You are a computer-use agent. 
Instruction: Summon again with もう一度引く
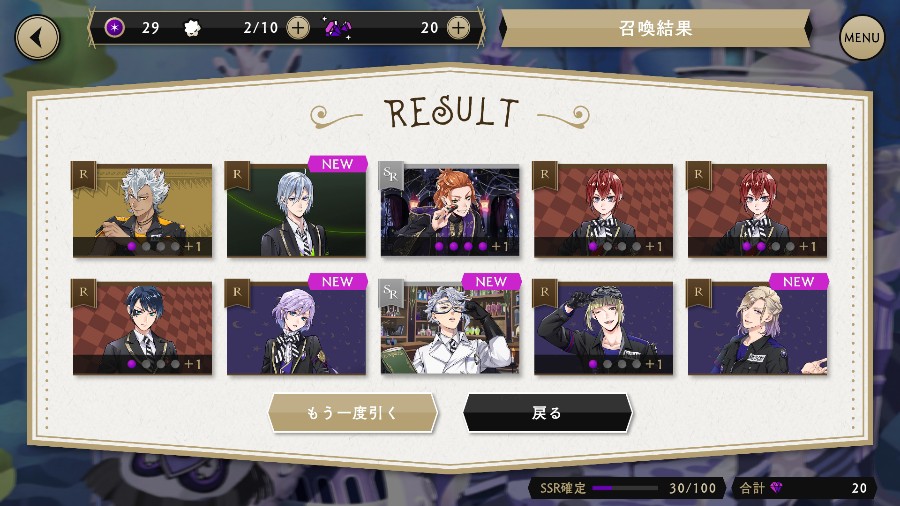pyautogui.click(x=352, y=413)
